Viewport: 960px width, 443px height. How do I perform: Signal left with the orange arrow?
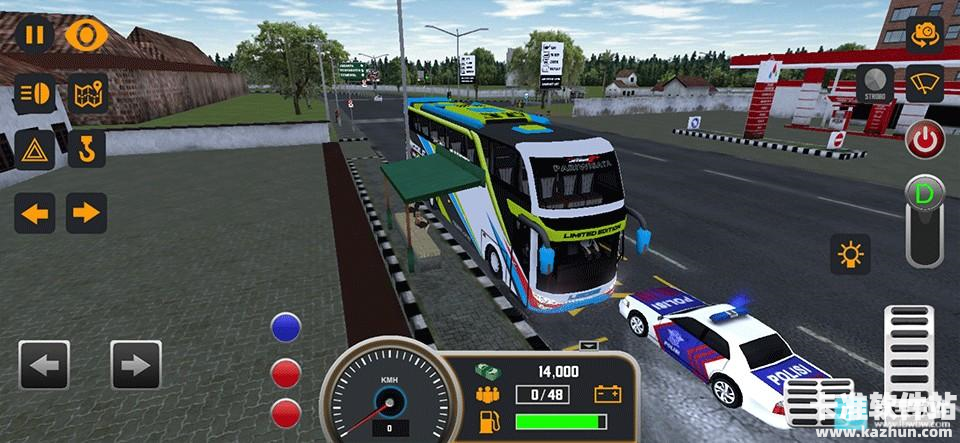coord(34,213)
